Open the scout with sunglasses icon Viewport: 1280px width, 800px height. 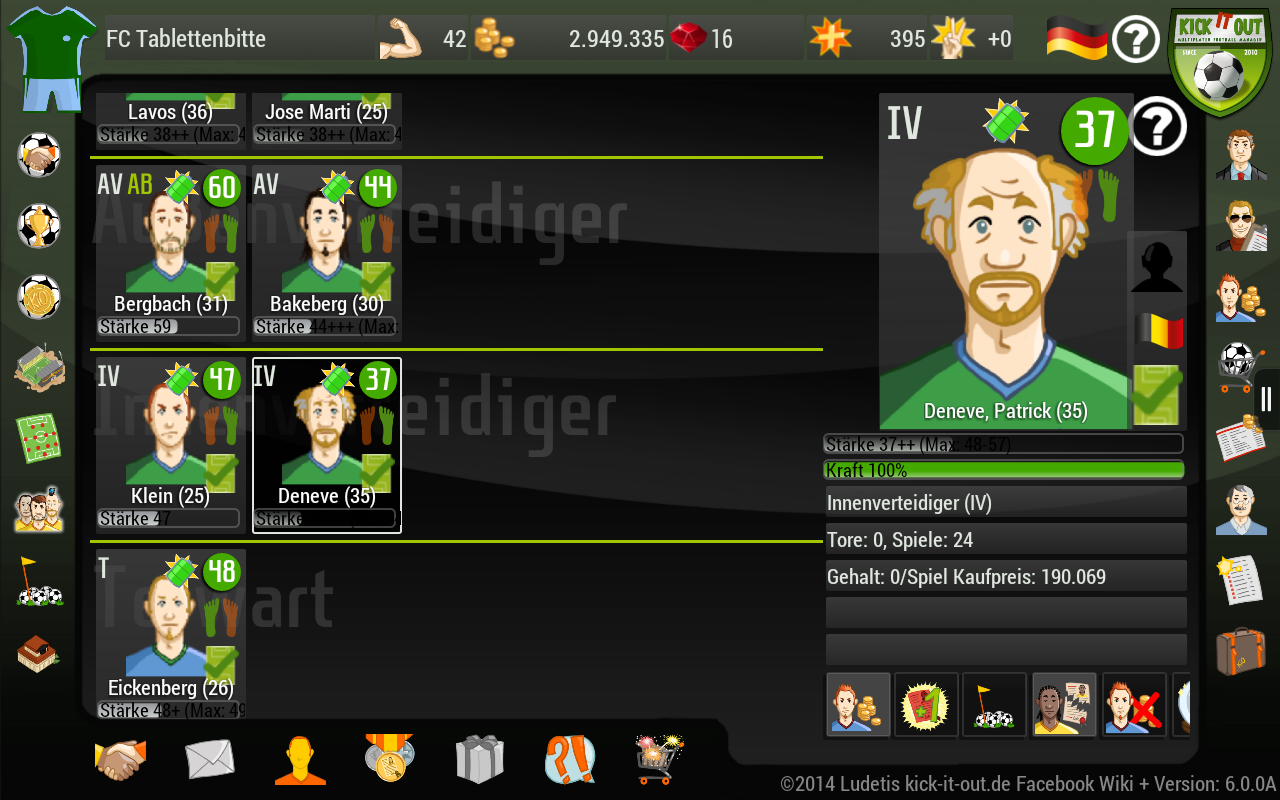1240,227
